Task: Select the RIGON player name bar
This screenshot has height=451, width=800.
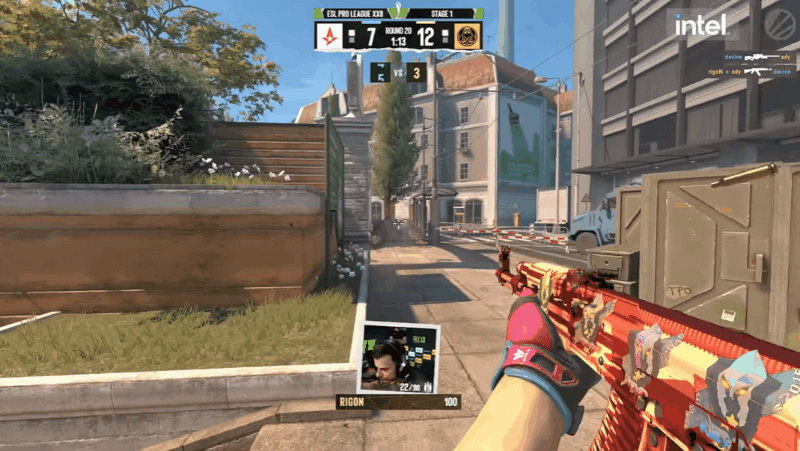Action: [398, 402]
